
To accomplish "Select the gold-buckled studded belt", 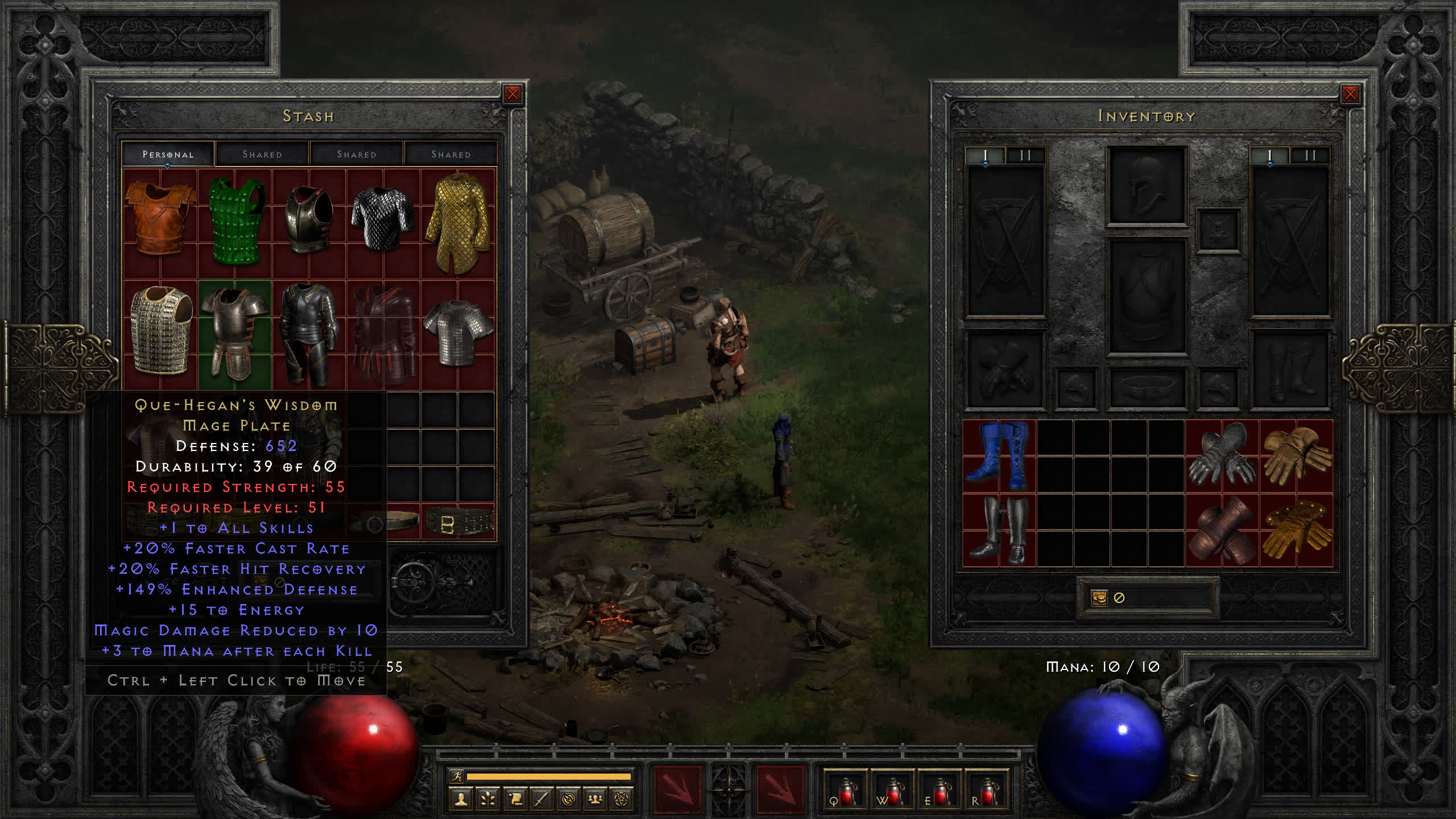I will [x=458, y=522].
